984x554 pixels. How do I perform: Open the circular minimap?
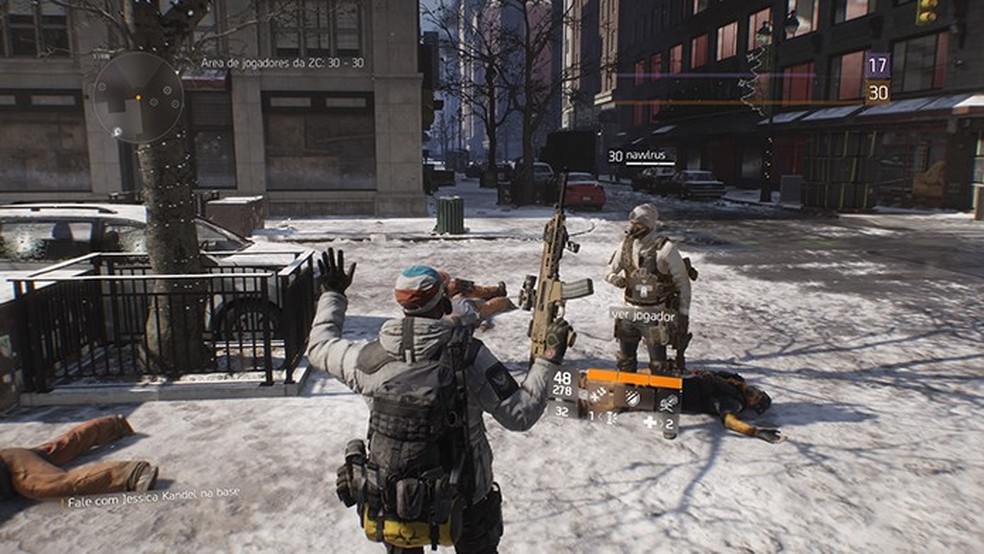click(x=138, y=97)
